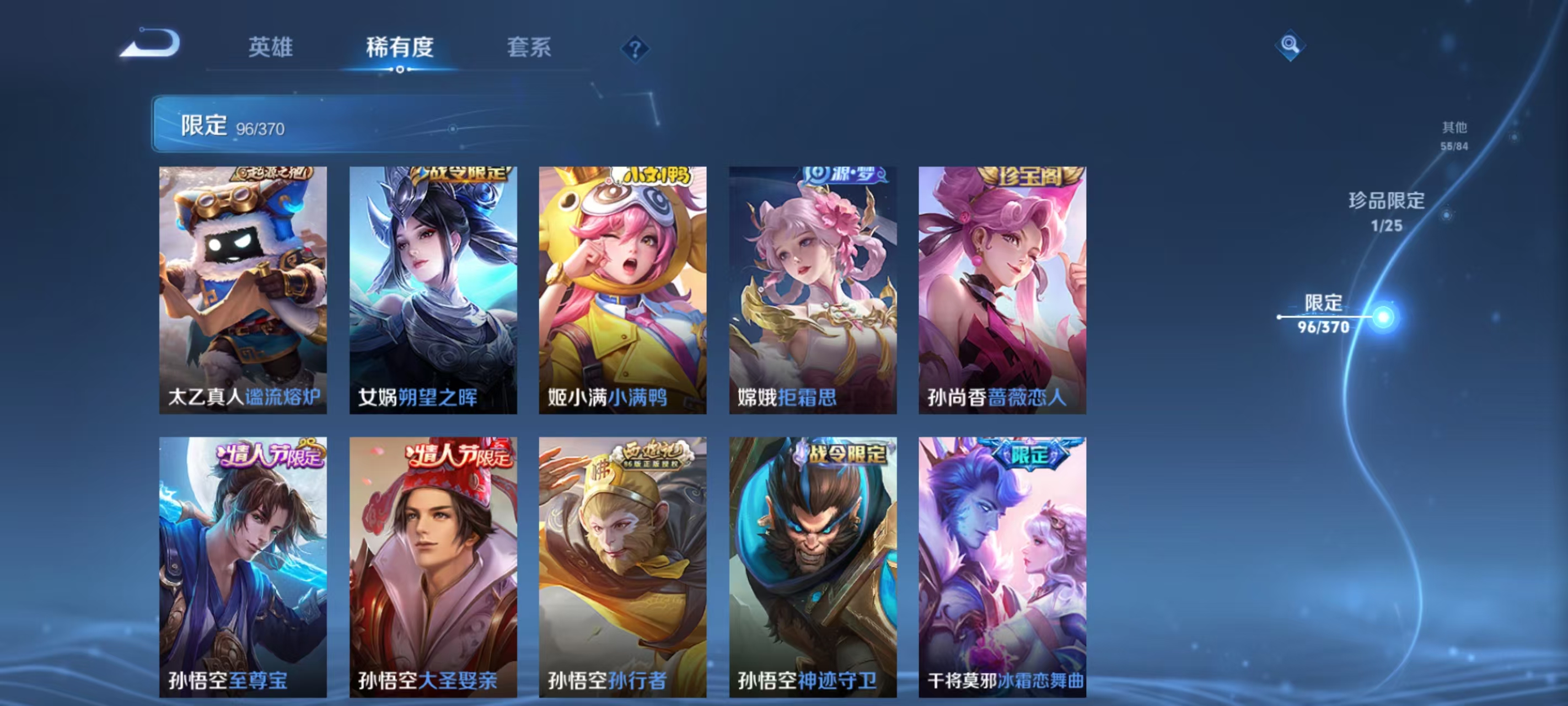Switch to the 套系 tab

point(528,49)
